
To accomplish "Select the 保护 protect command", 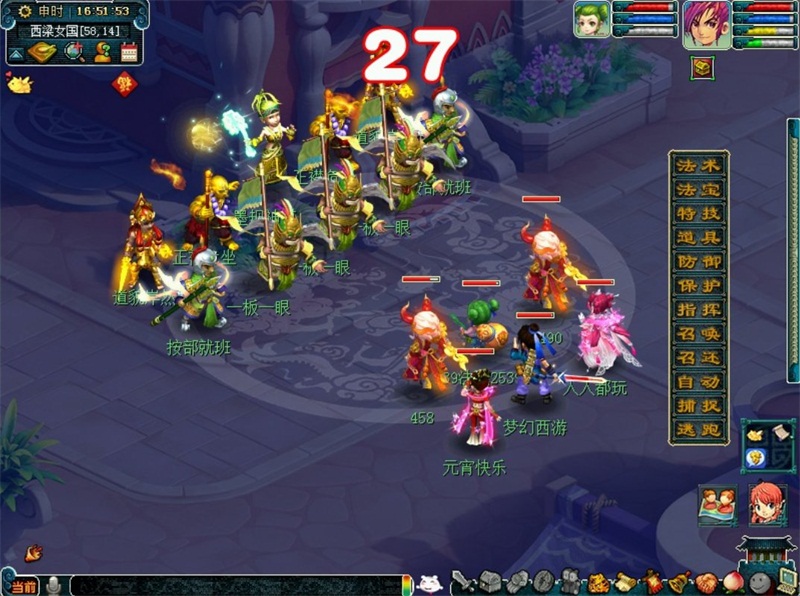I will pos(700,285).
